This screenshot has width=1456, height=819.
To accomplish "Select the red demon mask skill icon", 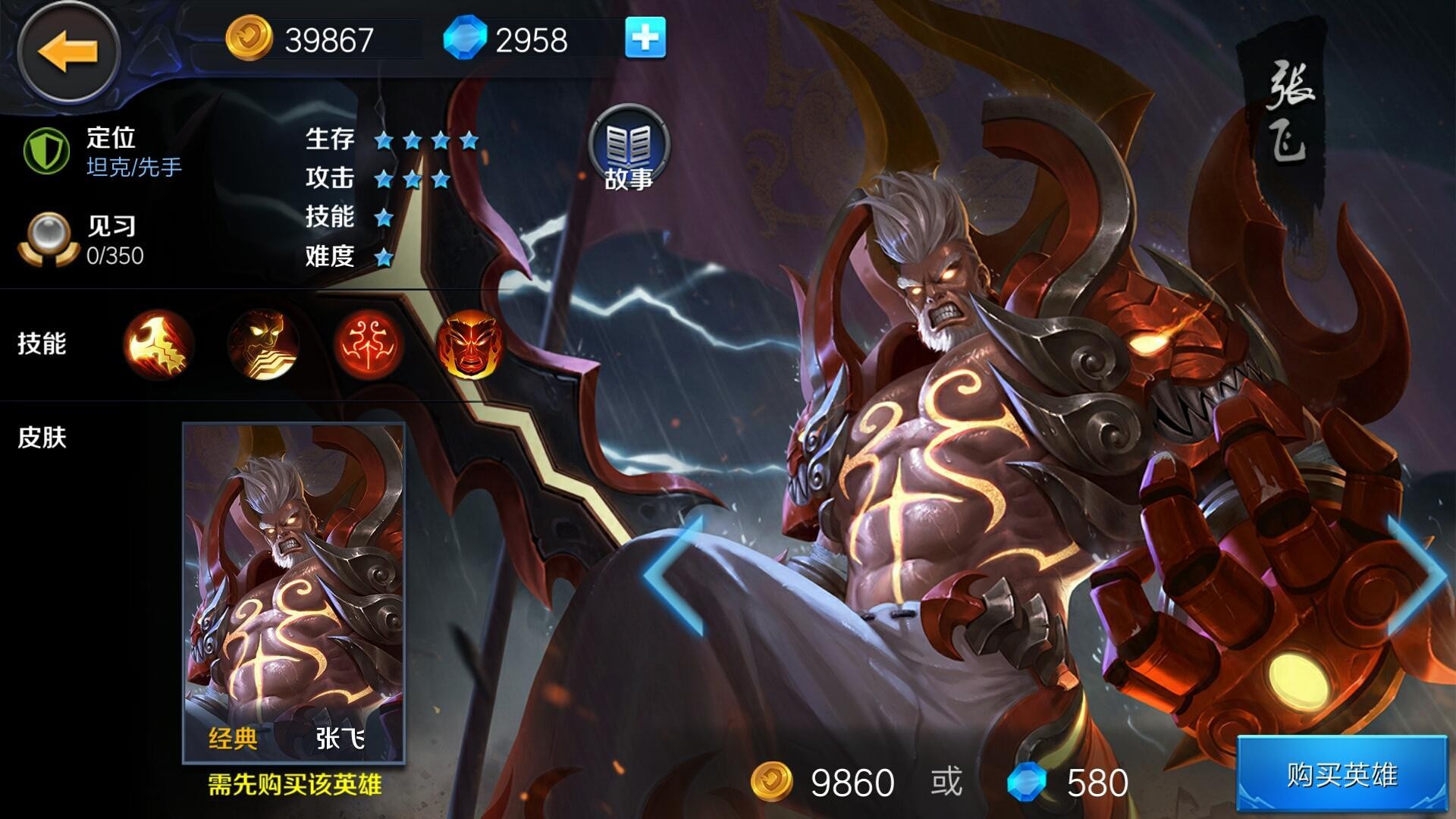I will [x=471, y=344].
